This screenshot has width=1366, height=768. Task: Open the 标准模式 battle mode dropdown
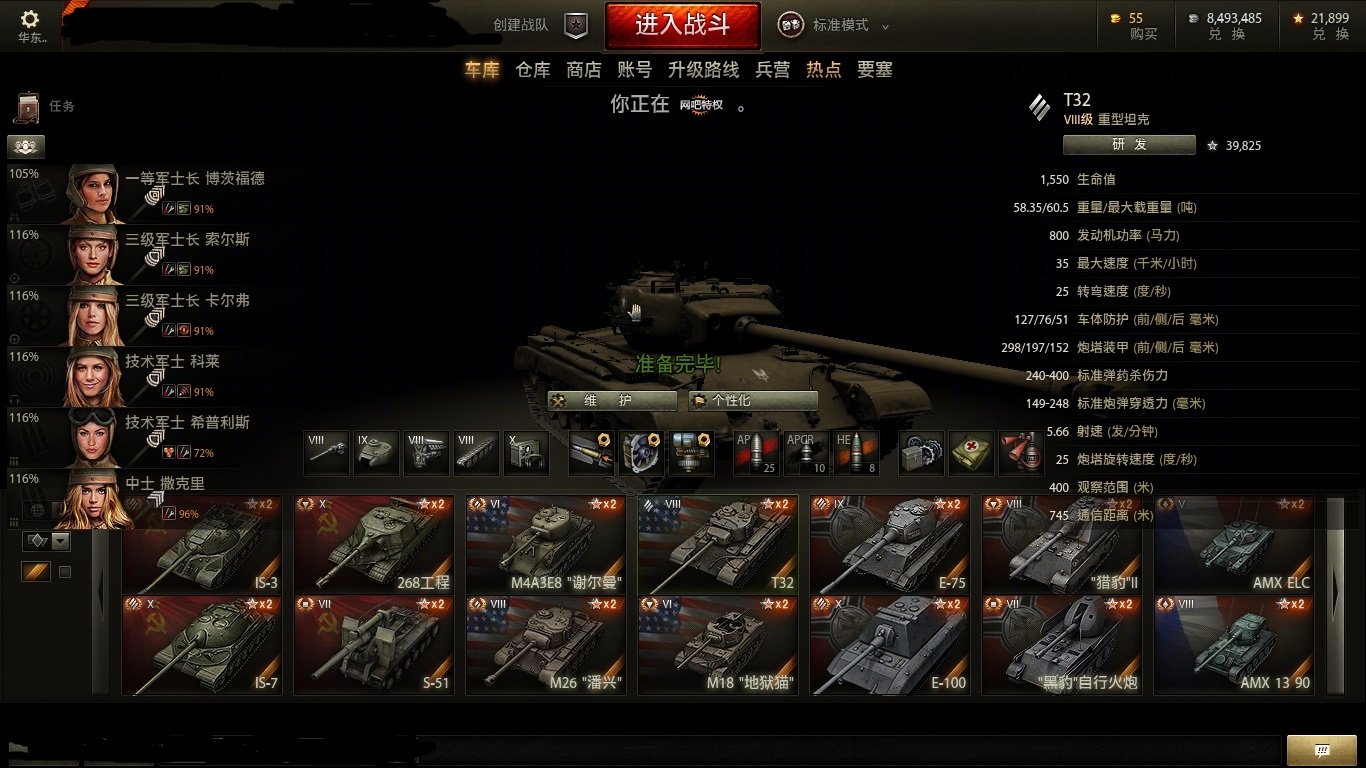click(840, 26)
